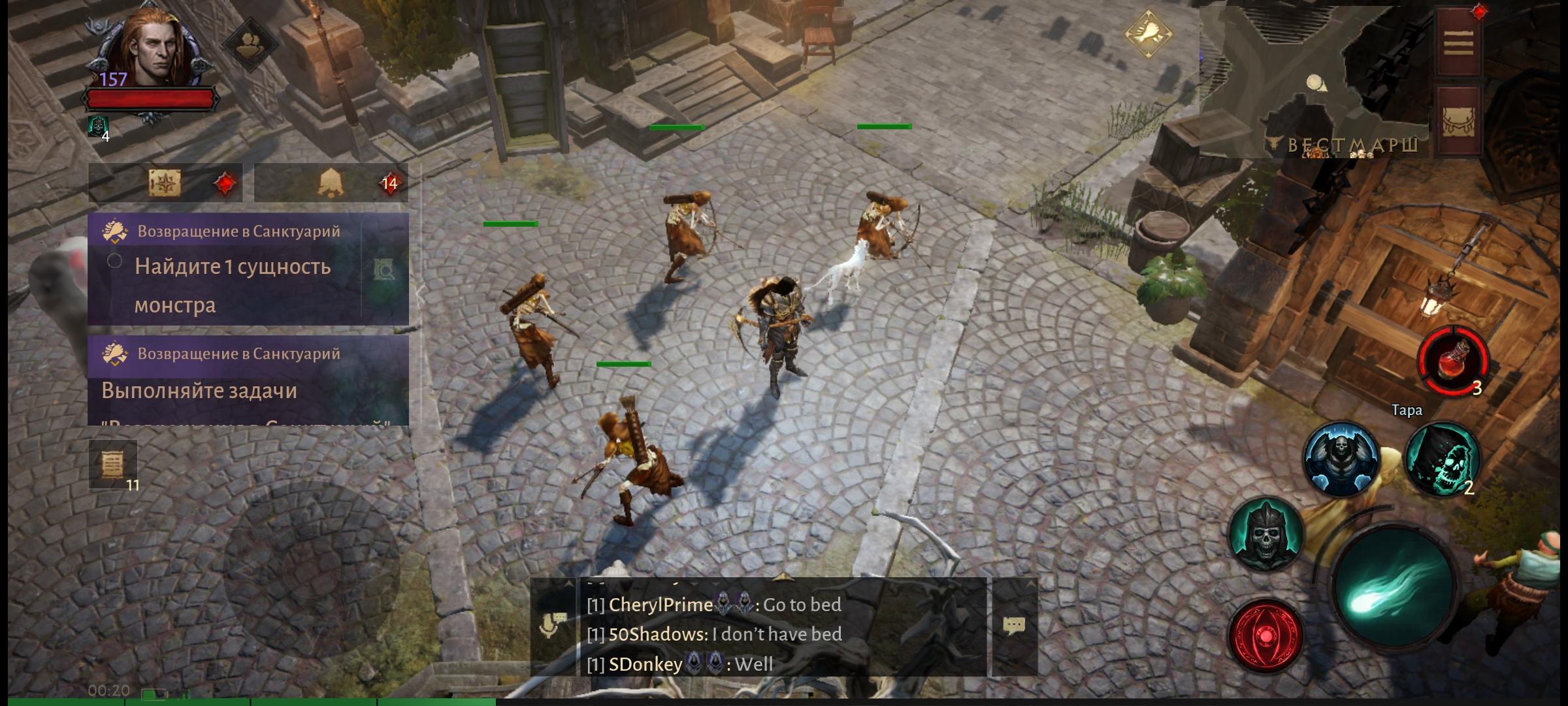Screen dimensions: 1568x706
Task: Activate the armored skeleton golem skill
Action: click(1341, 459)
